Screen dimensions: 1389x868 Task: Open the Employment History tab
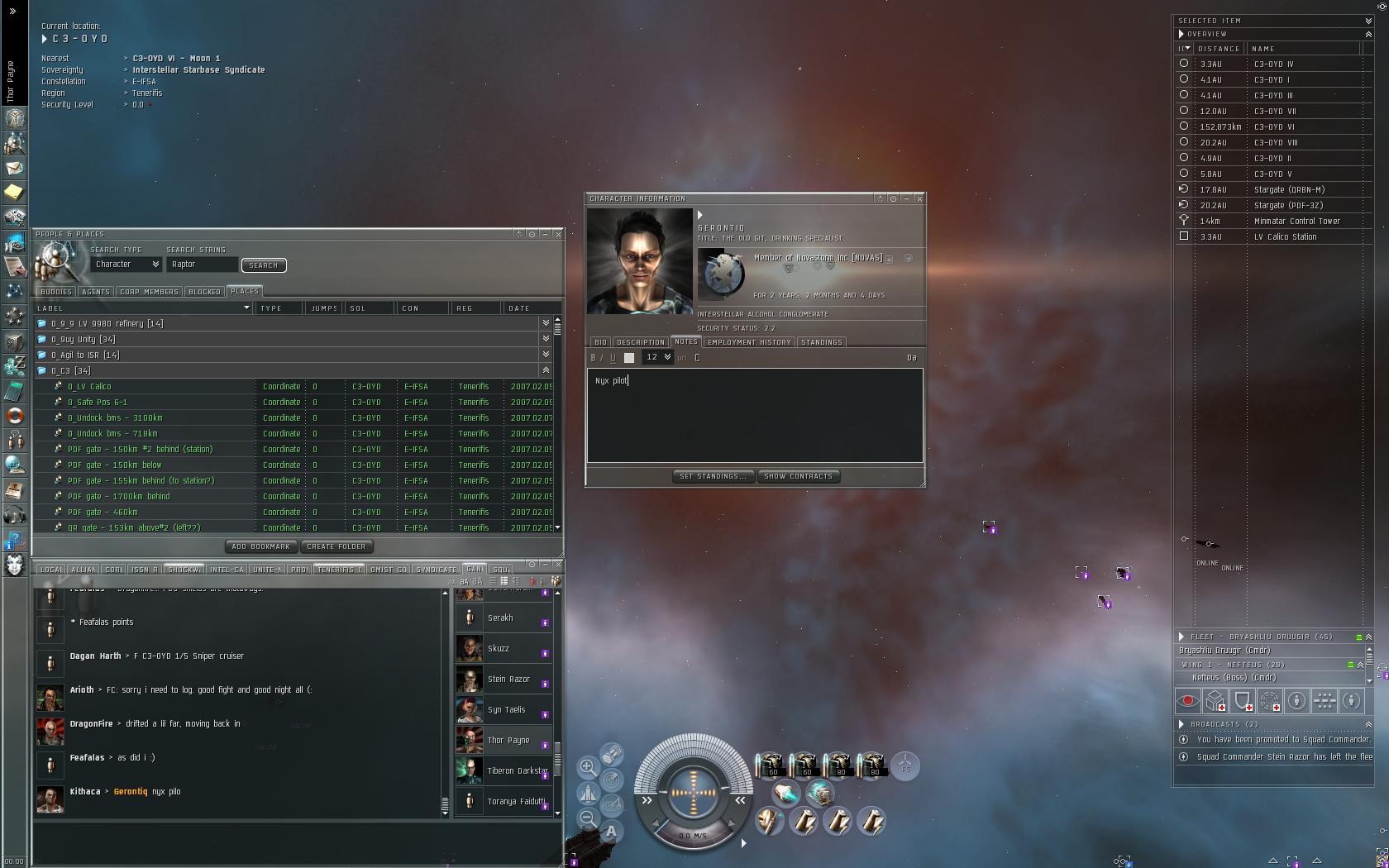click(749, 342)
